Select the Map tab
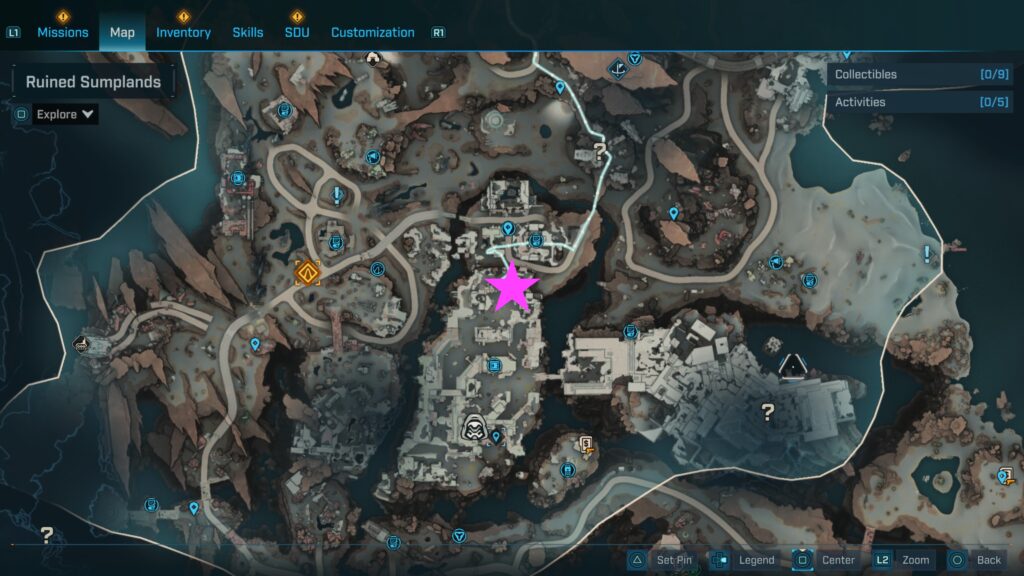This screenshot has height=576, width=1024. (122, 32)
